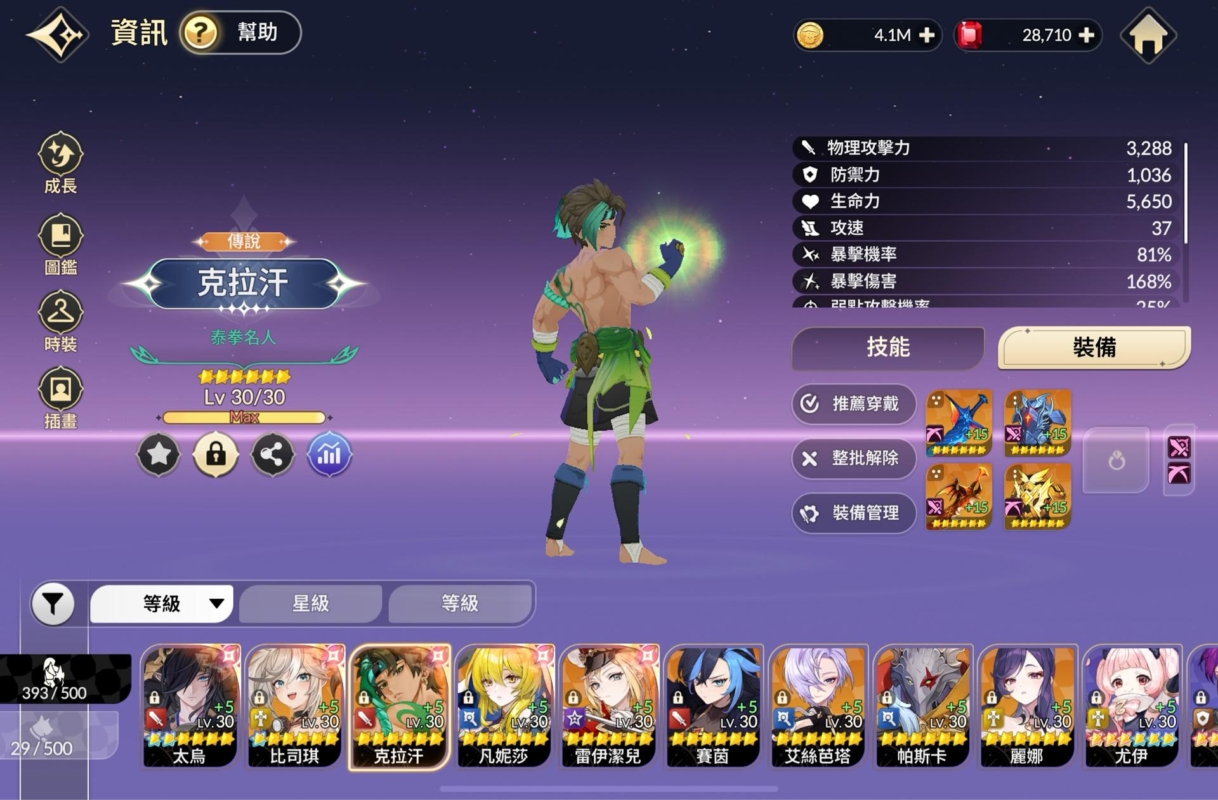The width and height of the screenshot is (1218, 800).
Task: Click 整批解除 to unequip all
Action: 854,458
